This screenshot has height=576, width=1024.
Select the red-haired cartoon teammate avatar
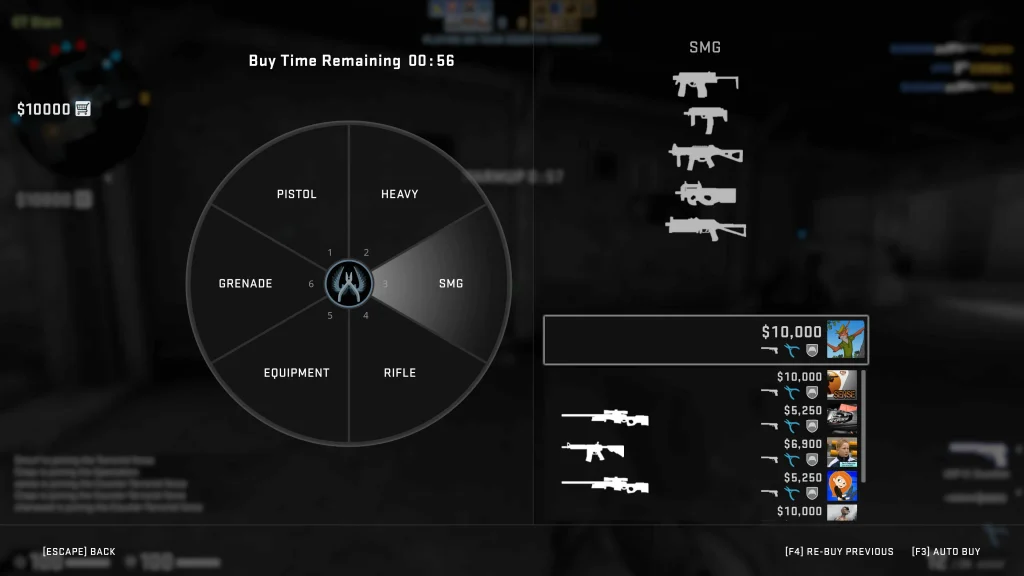(x=842, y=486)
